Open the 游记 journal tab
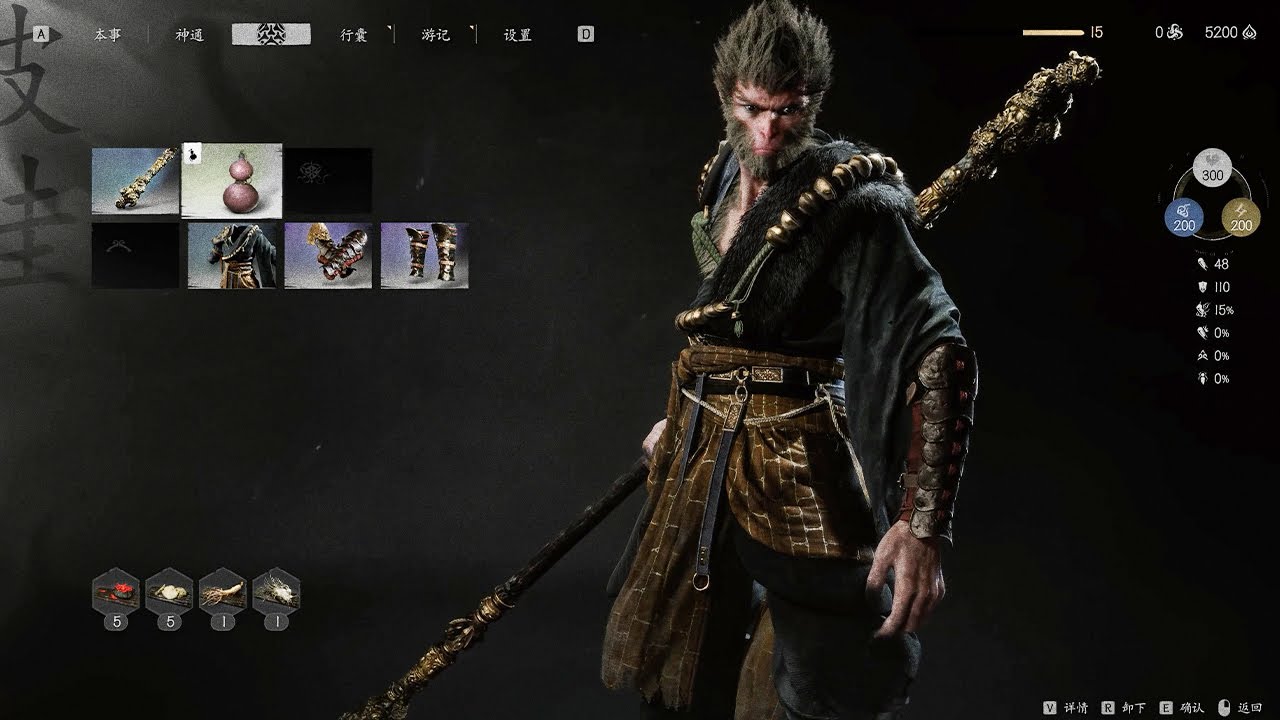This screenshot has width=1280, height=720. coord(435,35)
